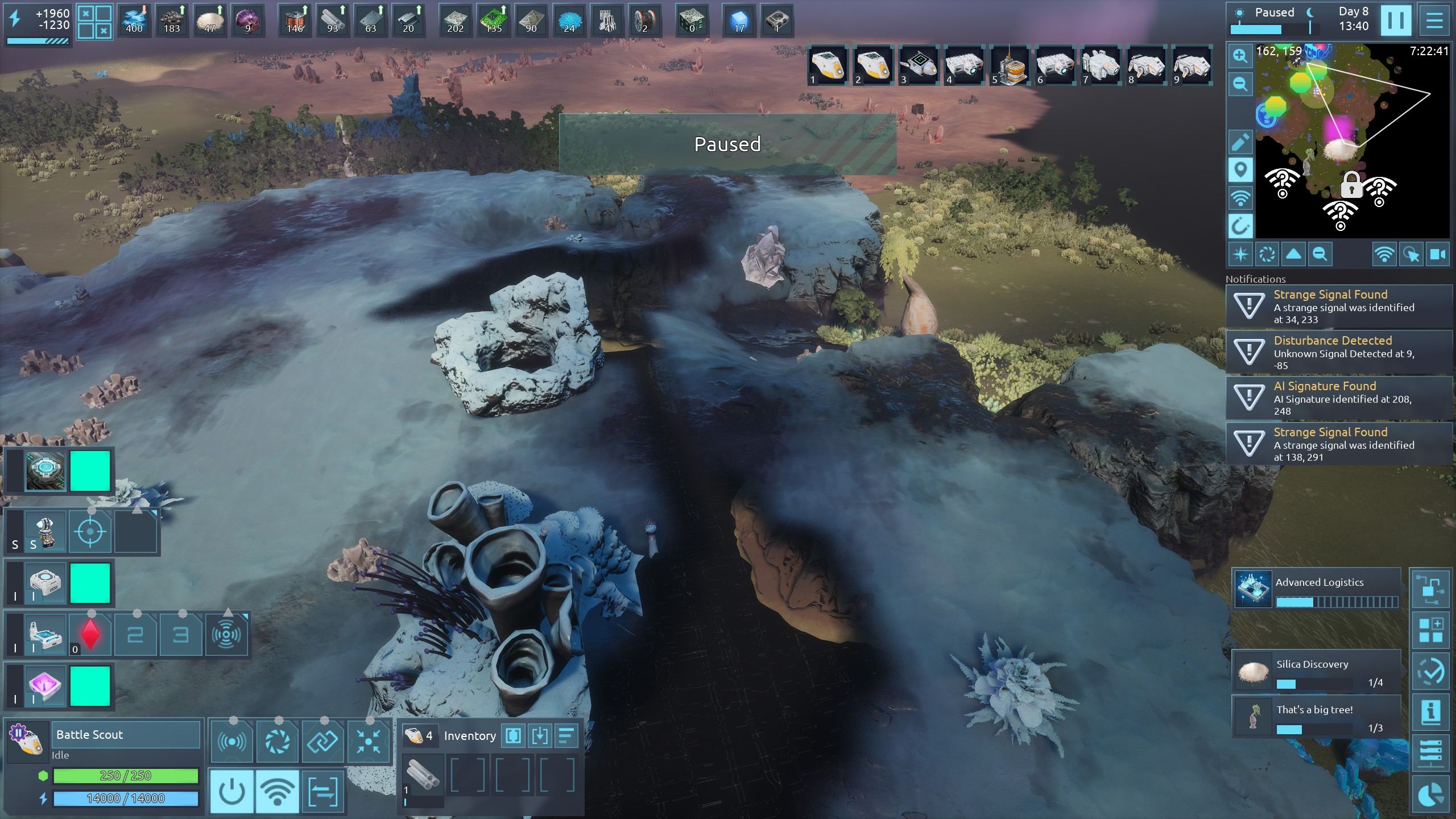Open the AI Signature Found notification
Image resolution: width=1456 pixels, height=819 pixels.
click(x=1339, y=398)
